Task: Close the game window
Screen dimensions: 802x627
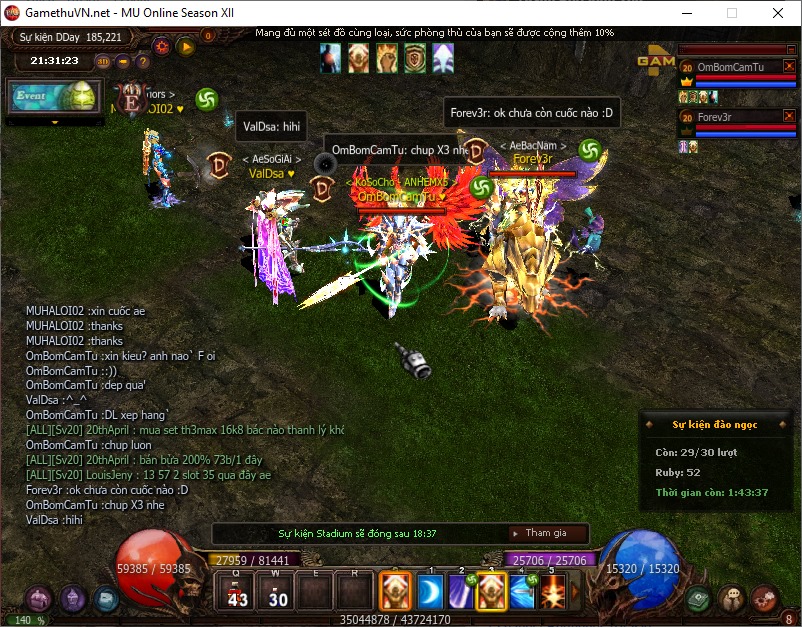Action: pos(777,13)
